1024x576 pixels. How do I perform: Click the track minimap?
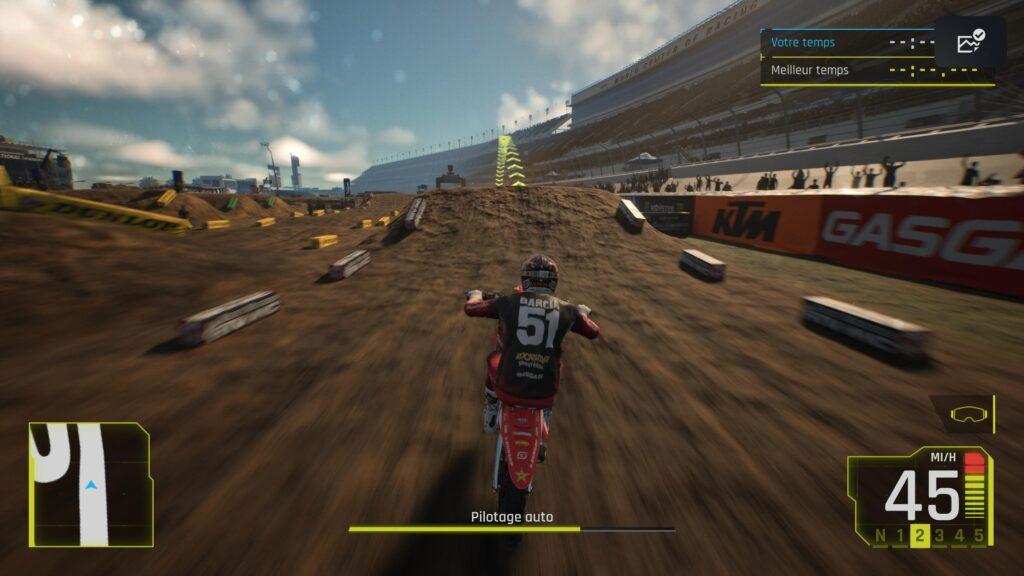coord(91,485)
